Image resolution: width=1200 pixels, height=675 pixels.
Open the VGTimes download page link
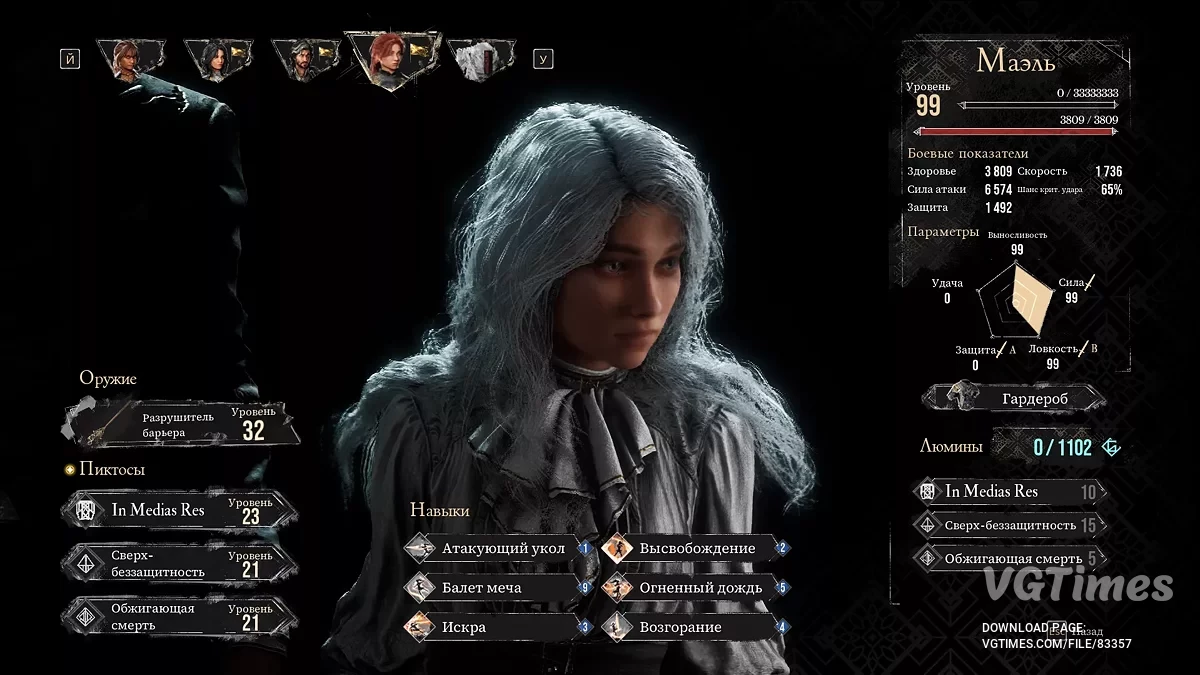pos(1056,643)
